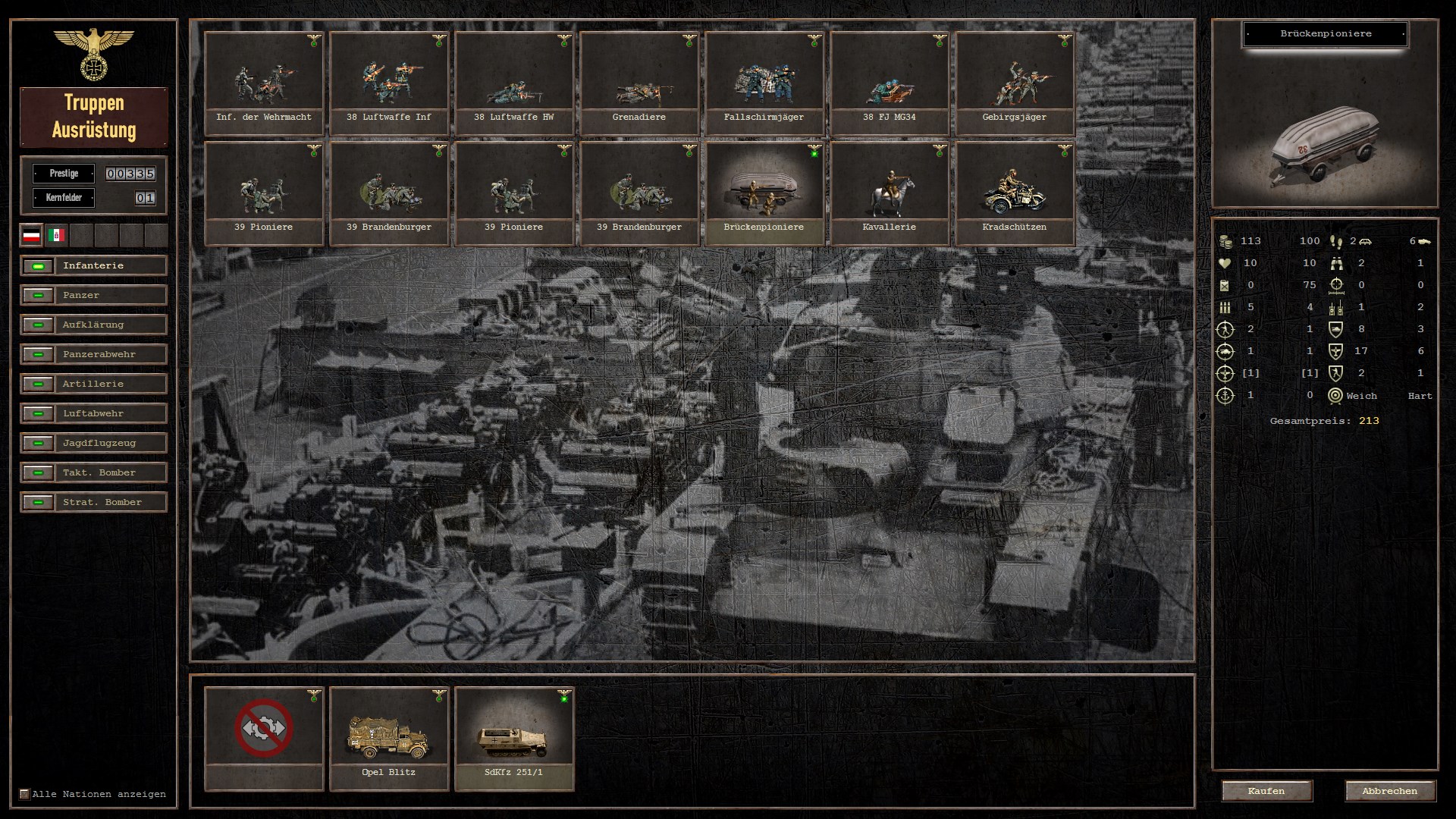
Task: Show the Takt. Bomber list
Action: [93, 473]
